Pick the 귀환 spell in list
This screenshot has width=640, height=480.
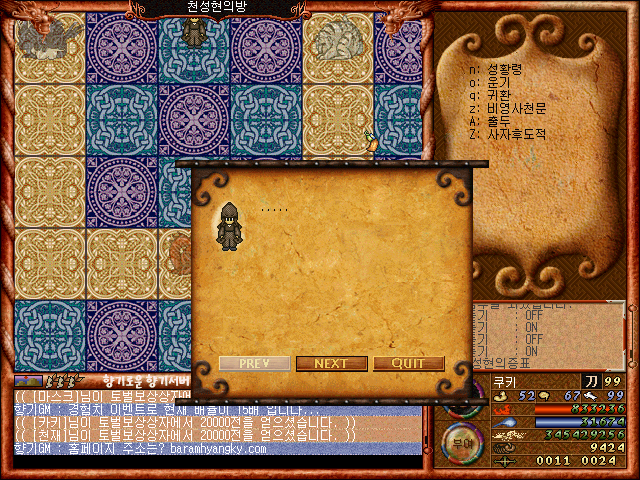[x=497, y=95]
